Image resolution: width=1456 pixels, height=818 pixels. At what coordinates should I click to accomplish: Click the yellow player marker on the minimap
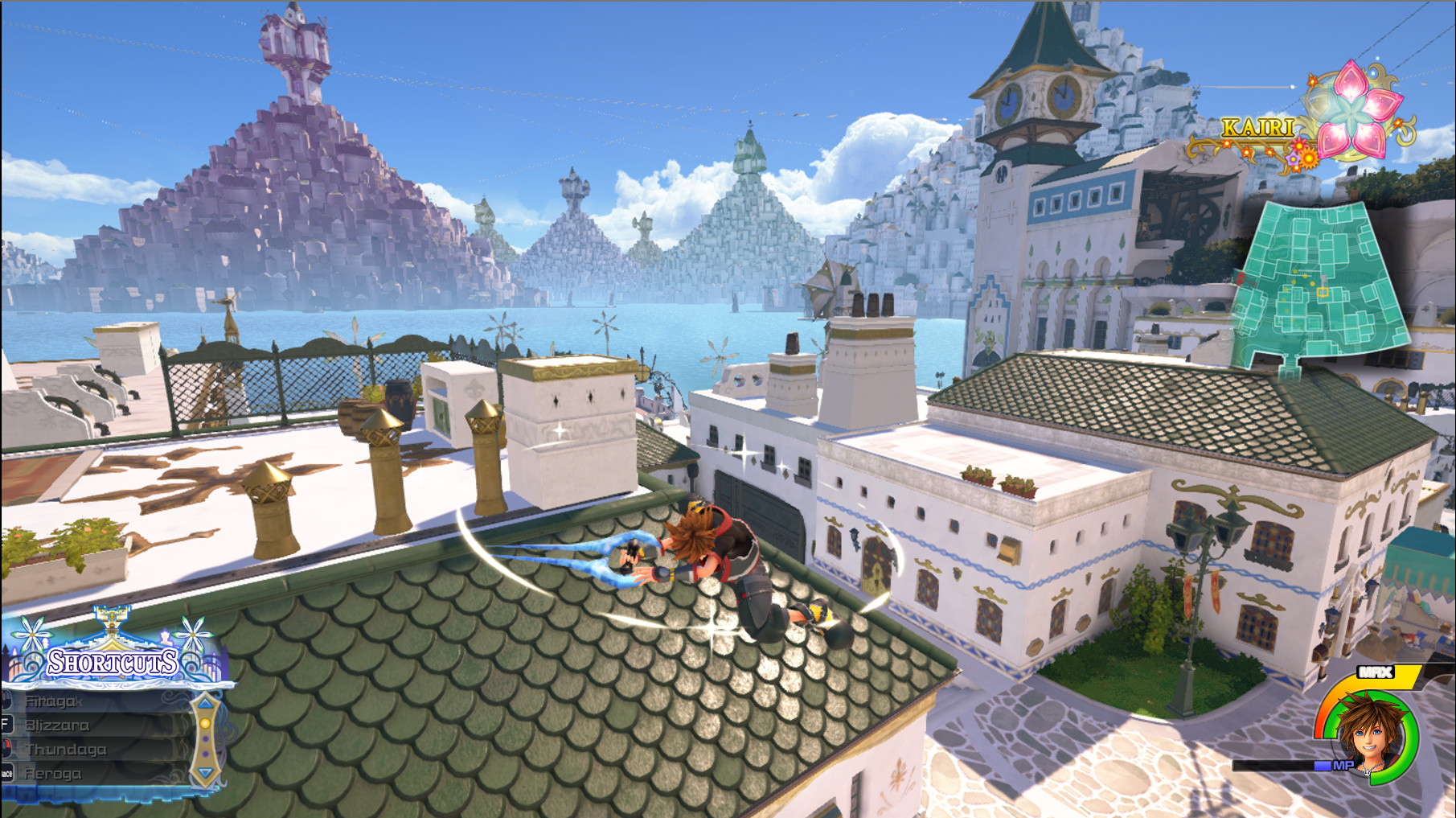(1323, 292)
